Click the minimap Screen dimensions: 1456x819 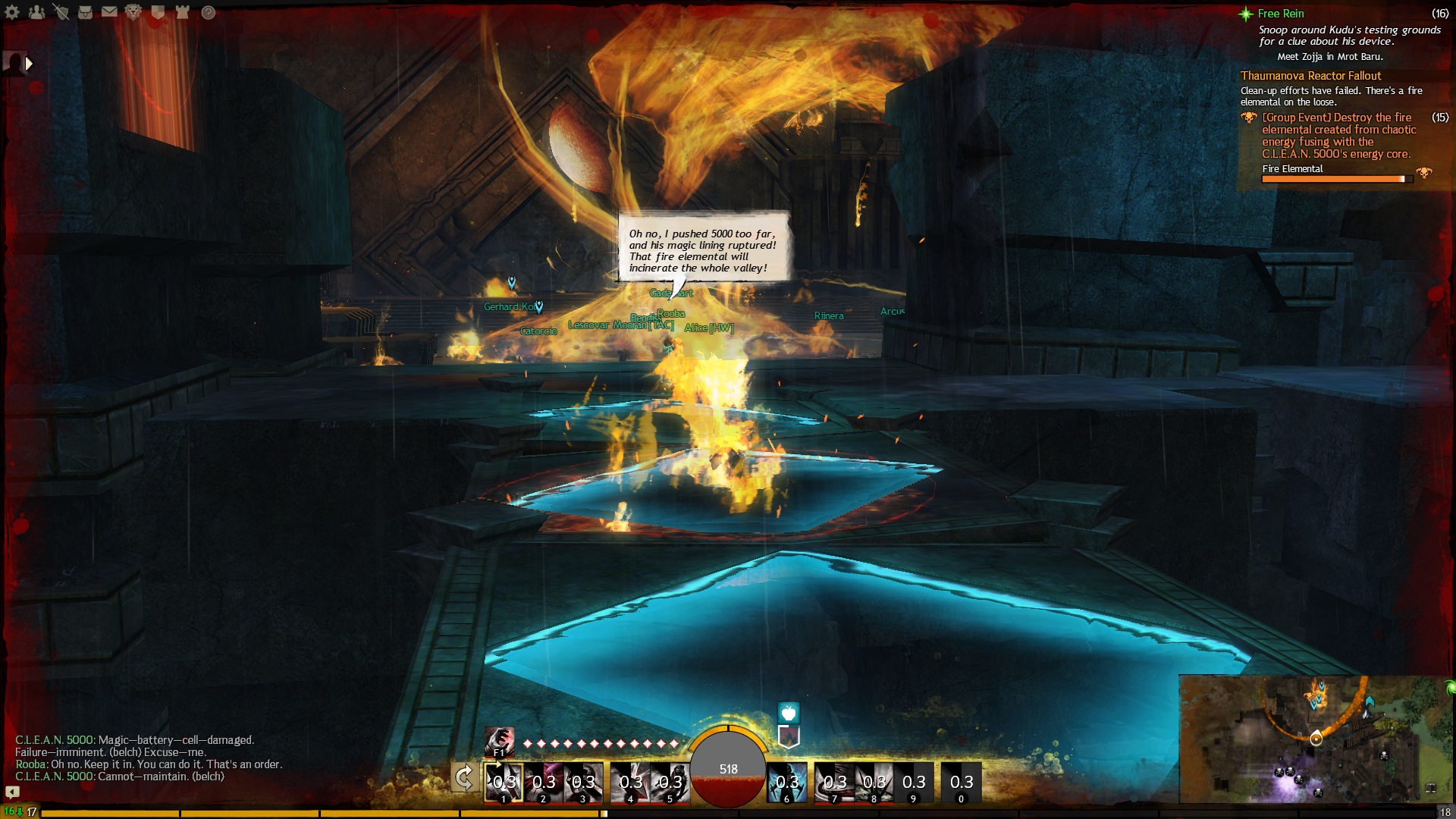(x=1316, y=739)
